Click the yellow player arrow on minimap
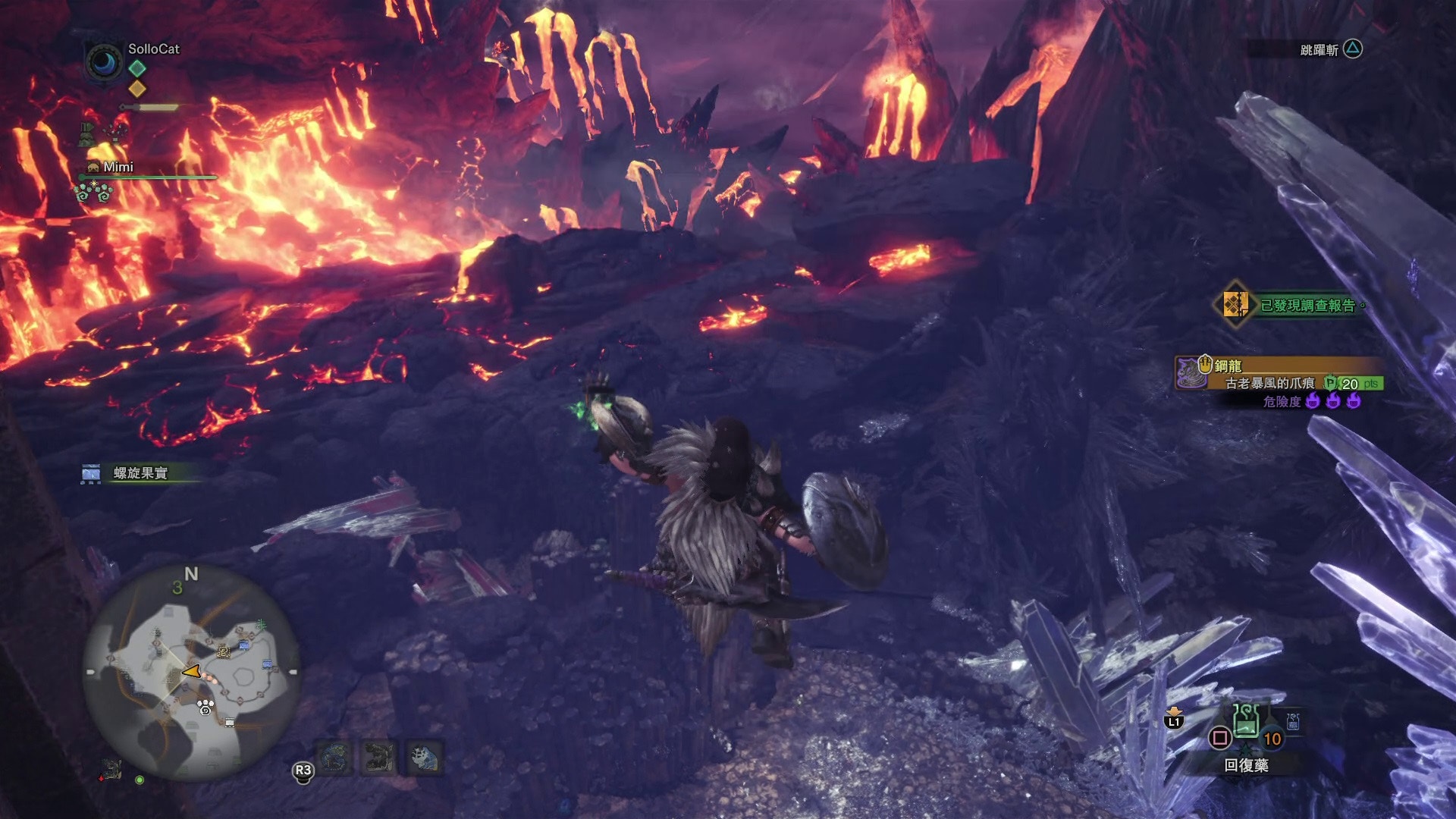This screenshot has height=819, width=1456. click(x=192, y=671)
